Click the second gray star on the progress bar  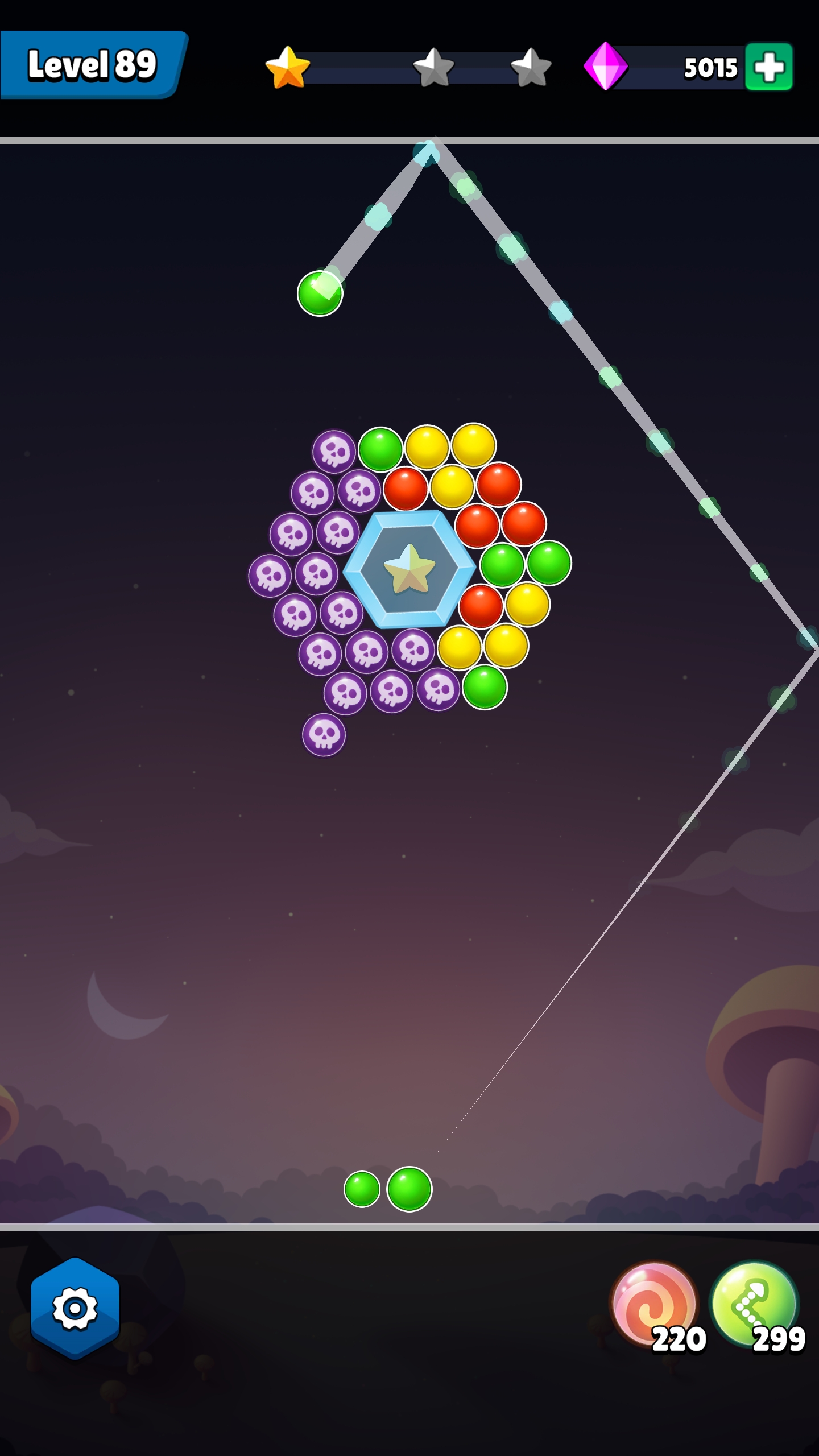click(433, 68)
